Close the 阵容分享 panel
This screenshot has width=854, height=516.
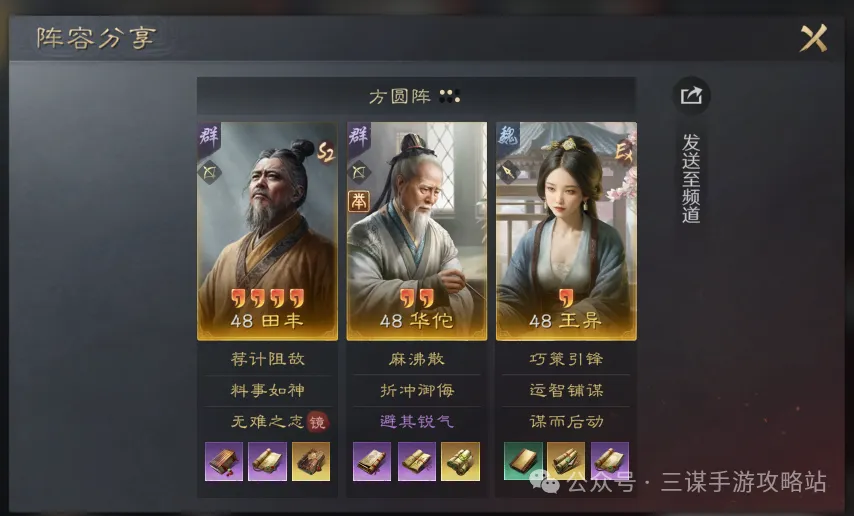(x=814, y=39)
